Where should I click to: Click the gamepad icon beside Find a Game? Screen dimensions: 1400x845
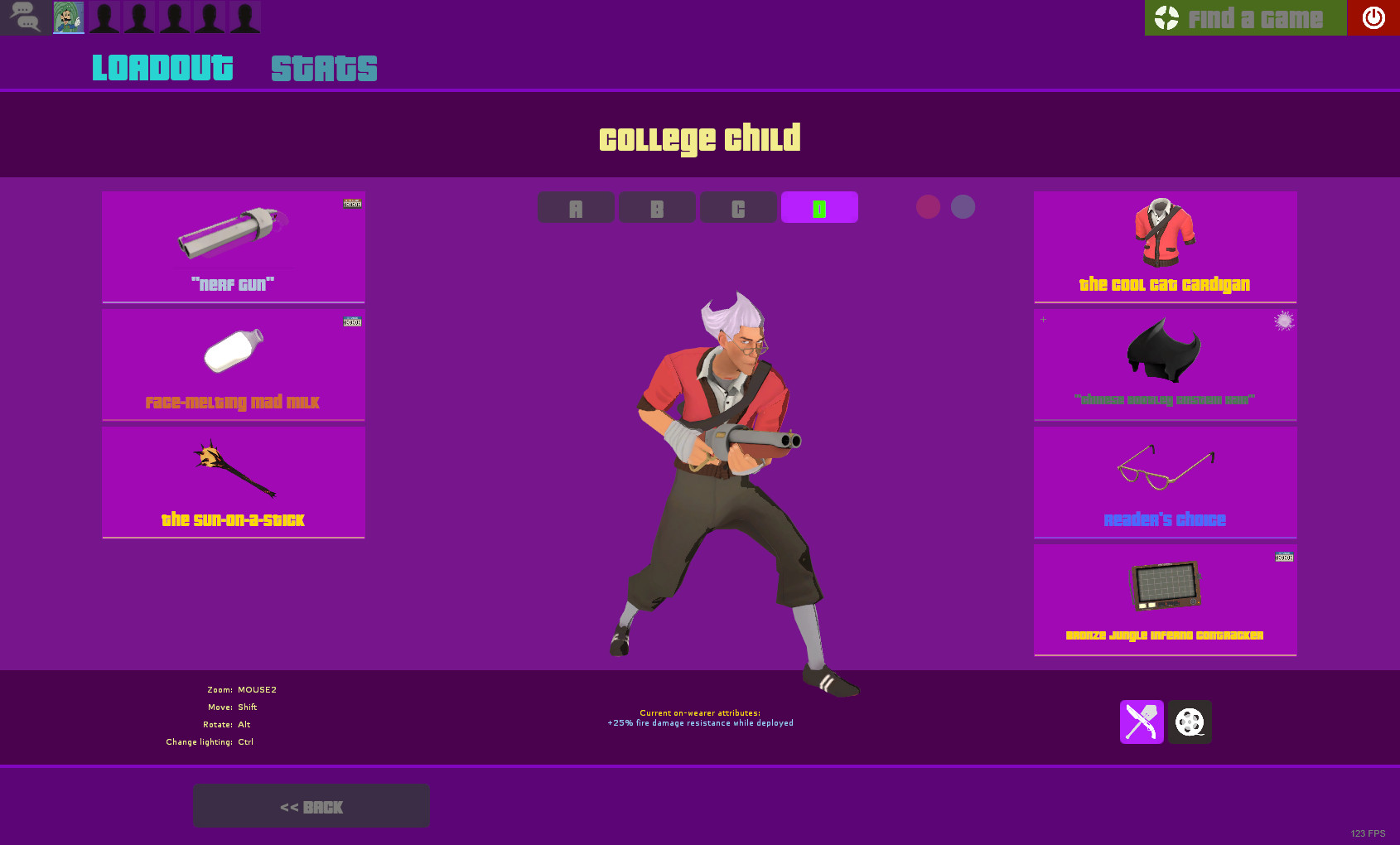1166,17
